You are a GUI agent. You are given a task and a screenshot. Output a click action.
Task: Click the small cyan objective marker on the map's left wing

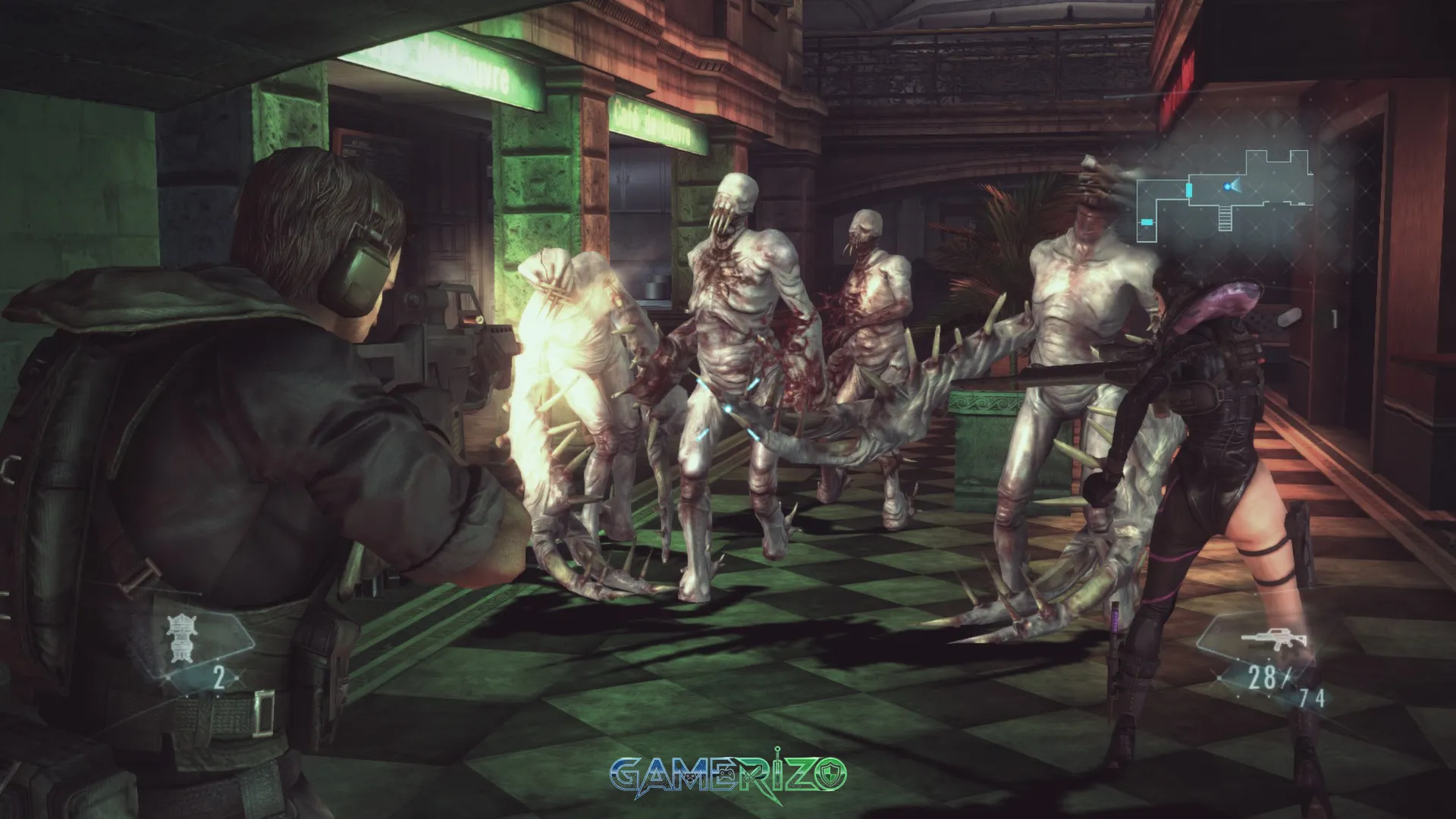pos(1147,221)
